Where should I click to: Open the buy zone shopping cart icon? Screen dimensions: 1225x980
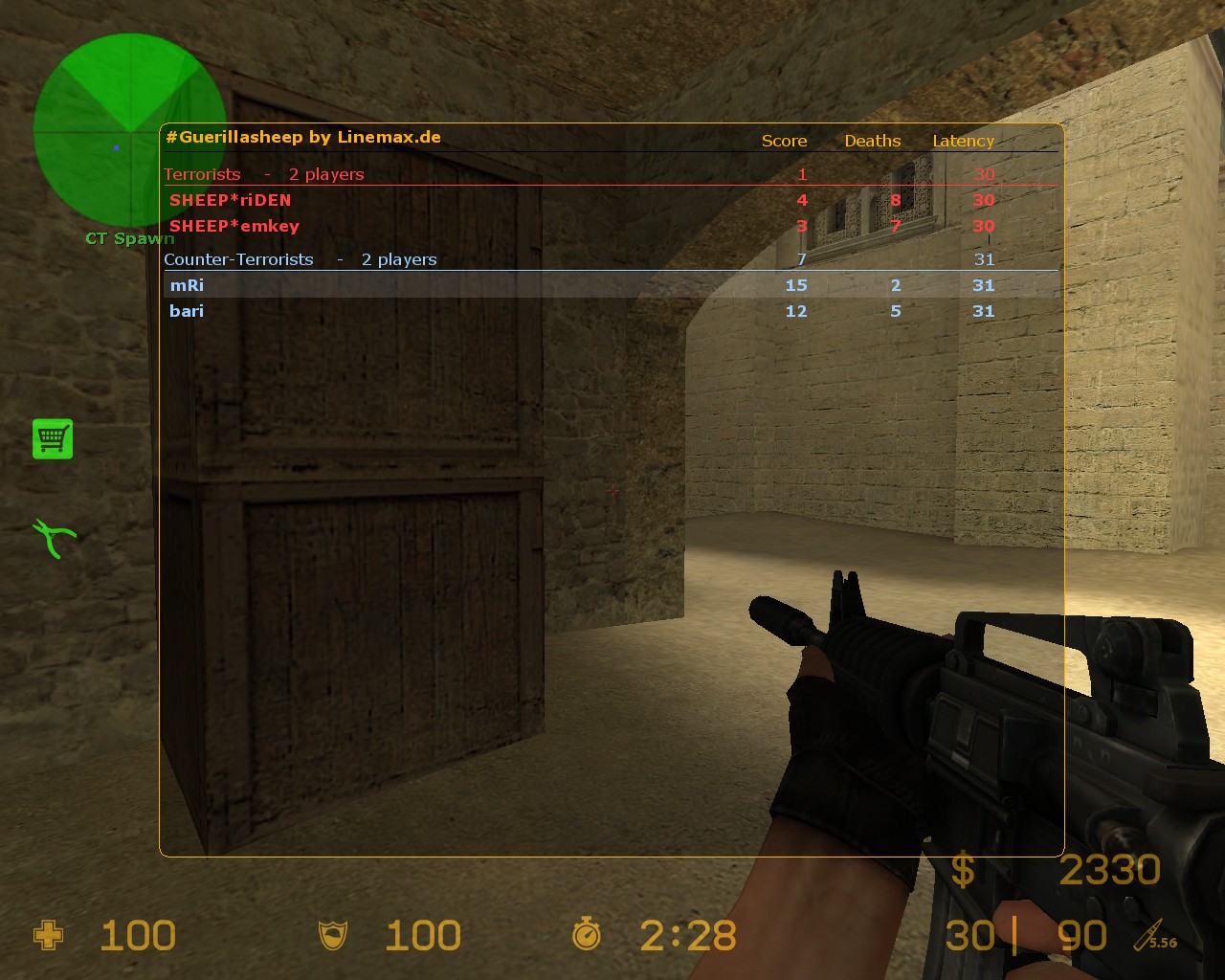click(53, 439)
